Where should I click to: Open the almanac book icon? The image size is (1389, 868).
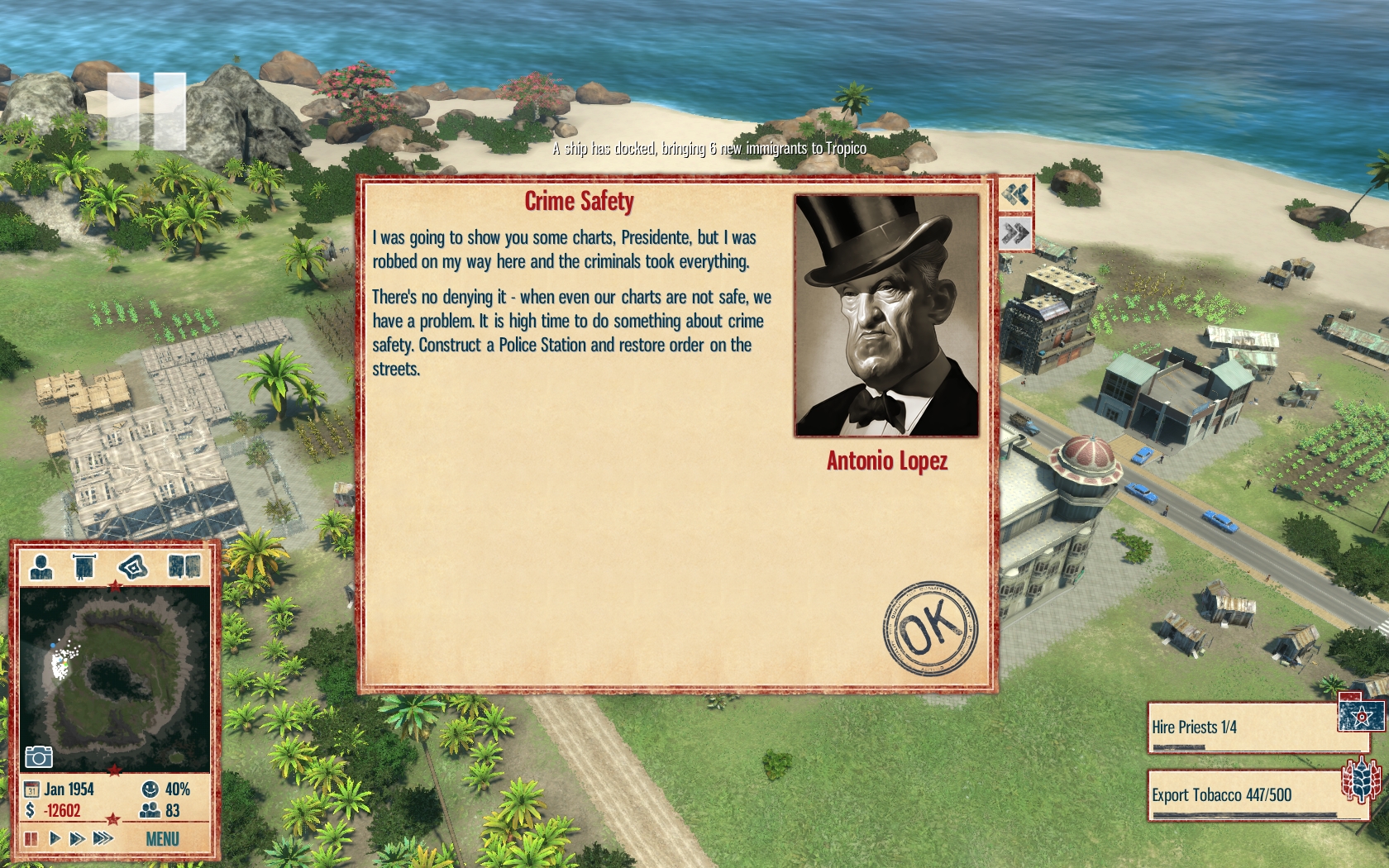184,567
